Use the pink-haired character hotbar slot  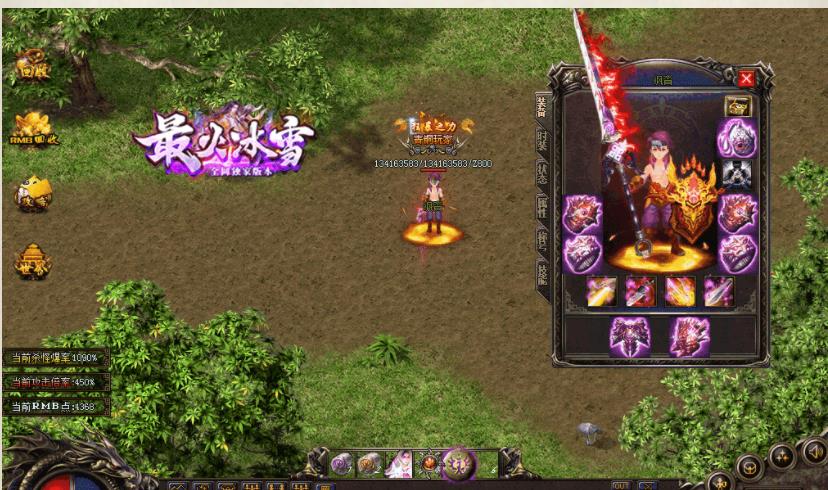[400, 464]
